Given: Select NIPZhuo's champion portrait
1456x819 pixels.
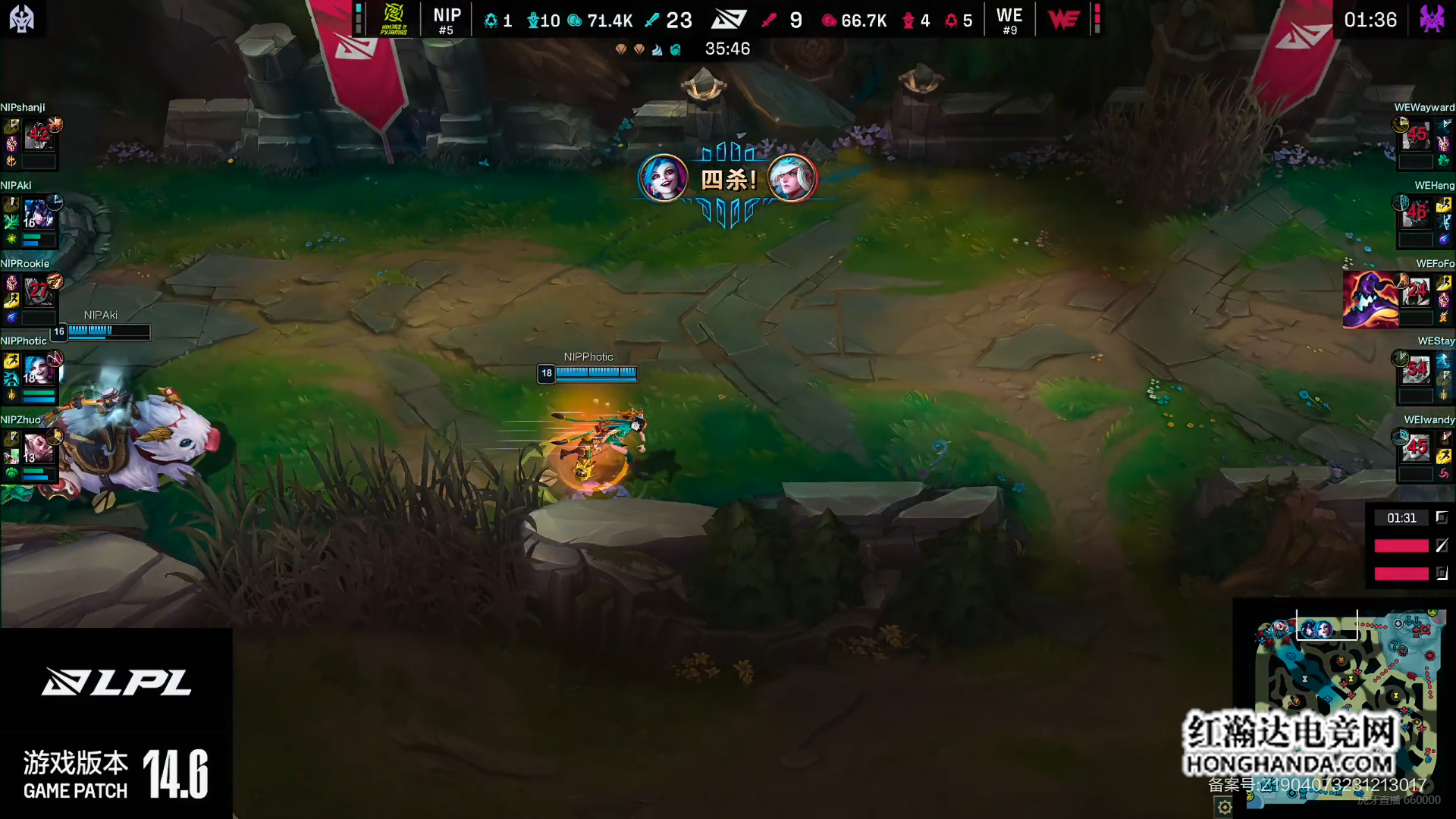Looking at the screenshot, I should click(x=37, y=449).
